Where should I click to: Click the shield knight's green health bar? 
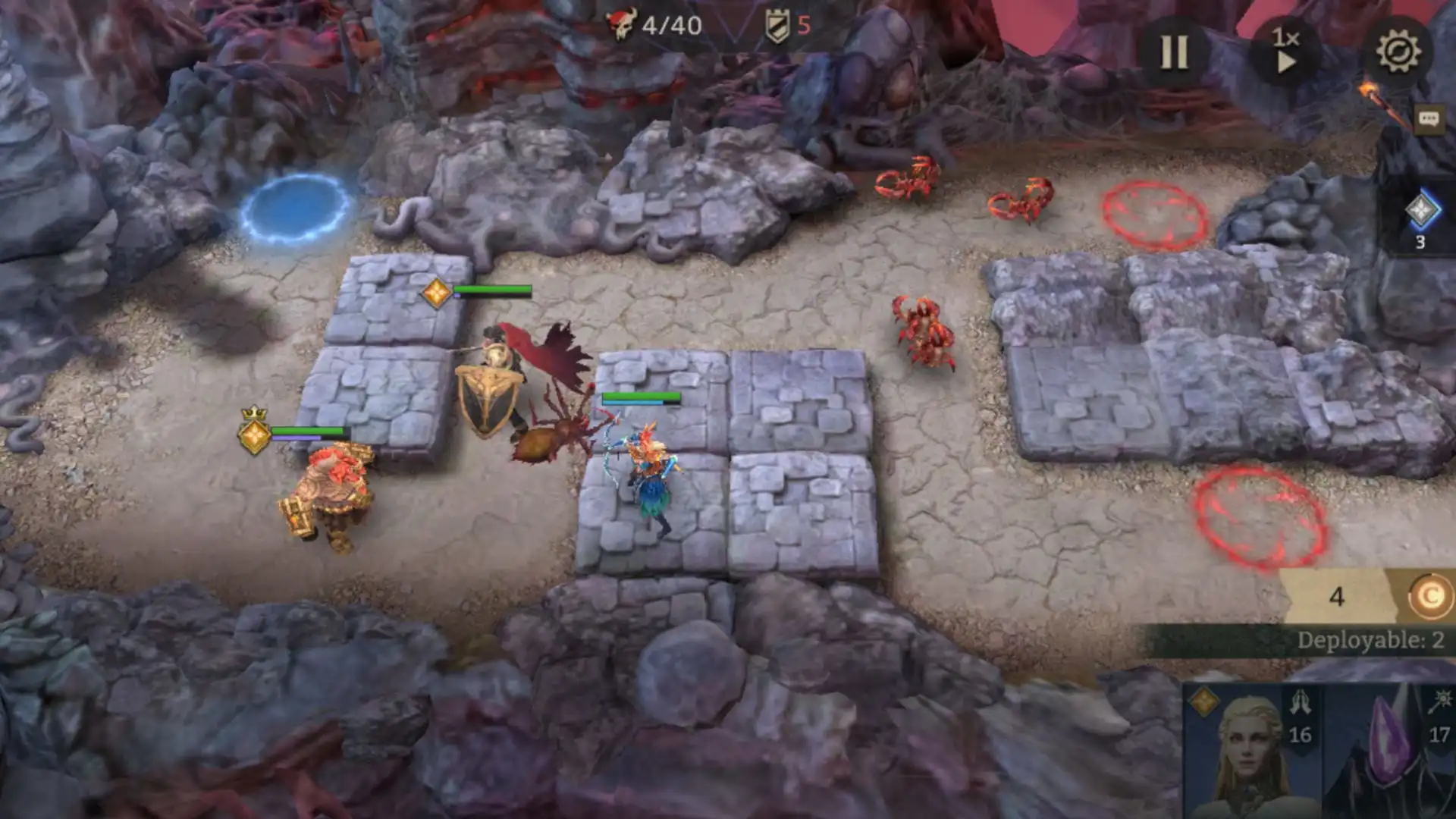pyautogui.click(x=491, y=290)
